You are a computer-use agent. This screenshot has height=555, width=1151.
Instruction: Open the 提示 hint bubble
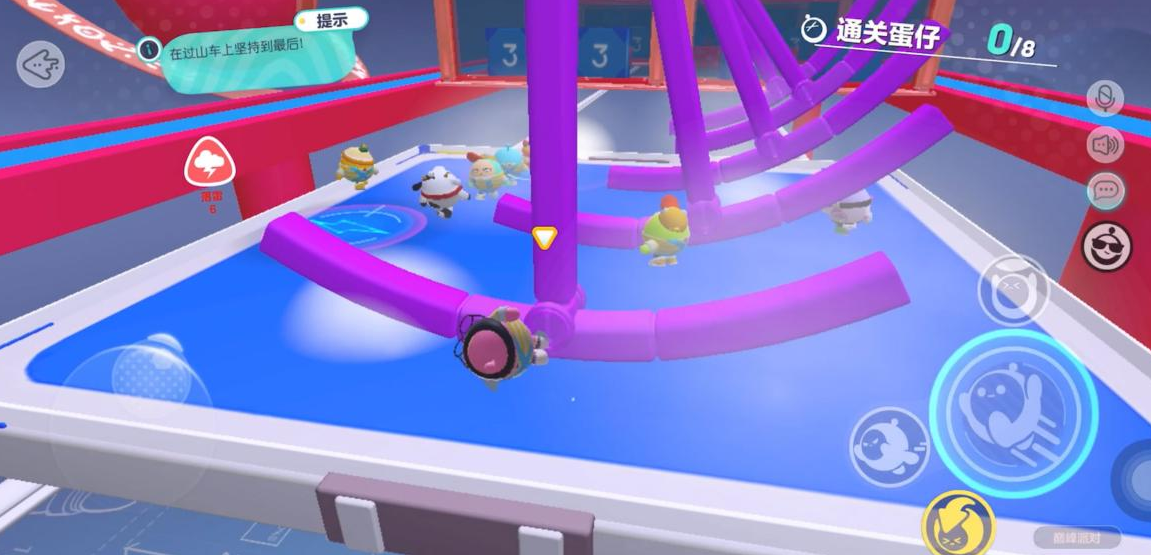click(x=330, y=20)
